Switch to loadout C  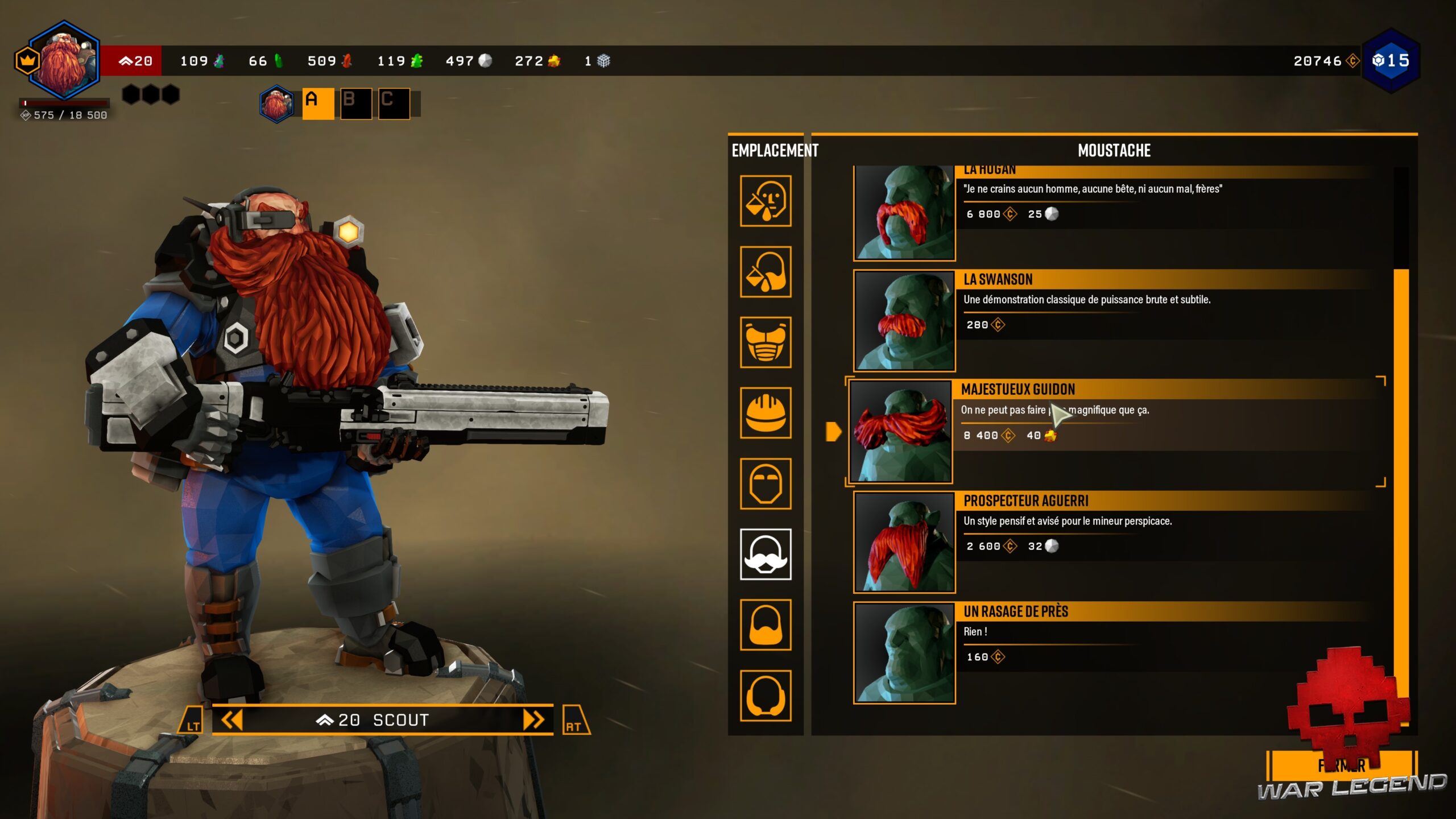point(394,104)
